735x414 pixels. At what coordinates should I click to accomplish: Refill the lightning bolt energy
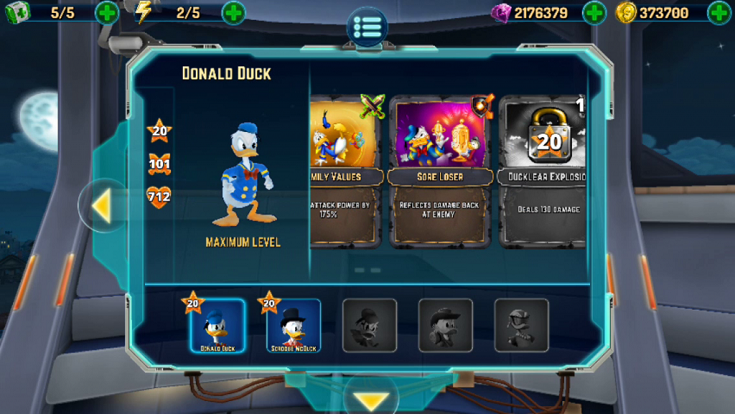click(x=233, y=13)
